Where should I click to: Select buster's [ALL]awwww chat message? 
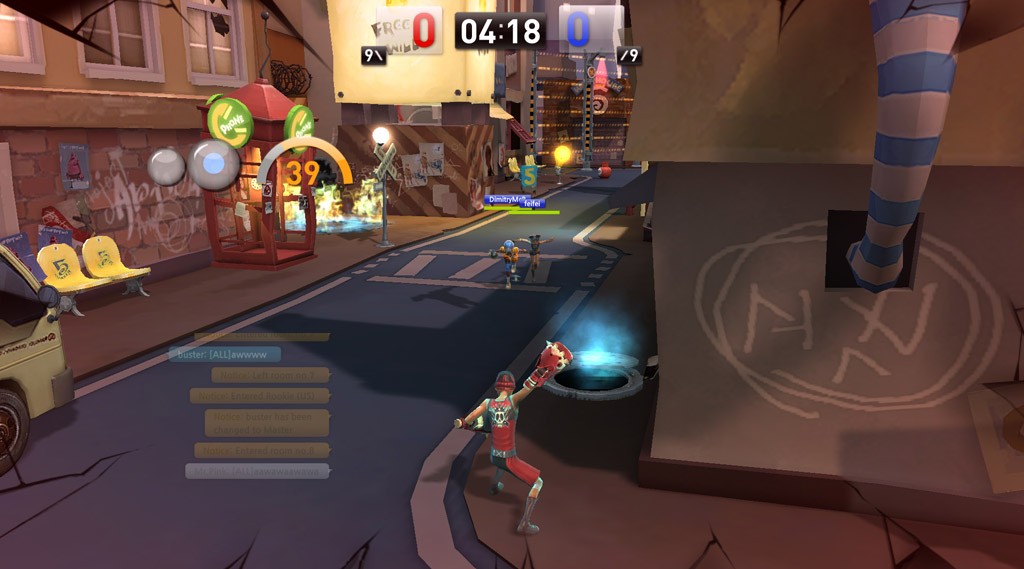pyautogui.click(x=225, y=354)
